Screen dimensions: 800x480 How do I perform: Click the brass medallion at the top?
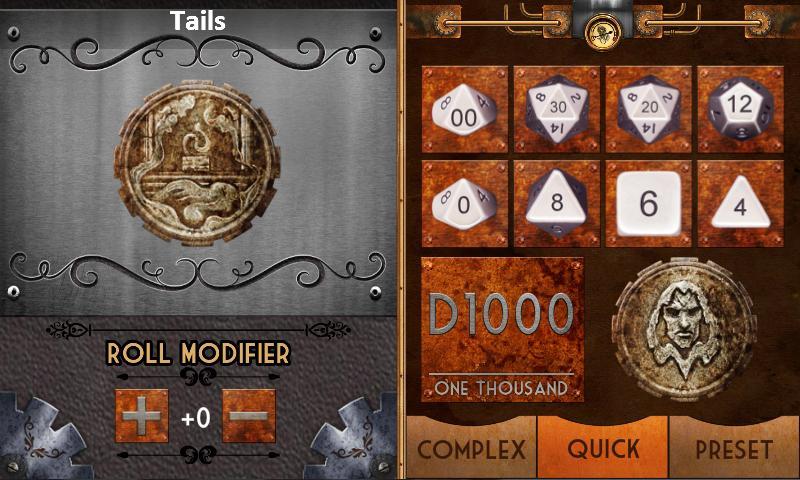(x=602, y=26)
